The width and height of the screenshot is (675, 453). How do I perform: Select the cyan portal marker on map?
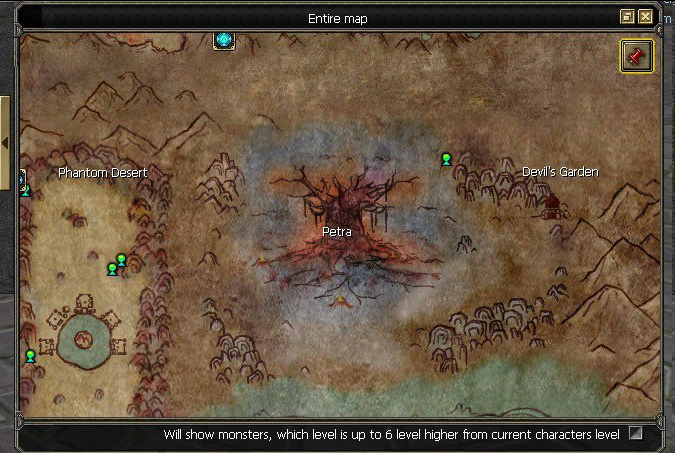(x=224, y=40)
